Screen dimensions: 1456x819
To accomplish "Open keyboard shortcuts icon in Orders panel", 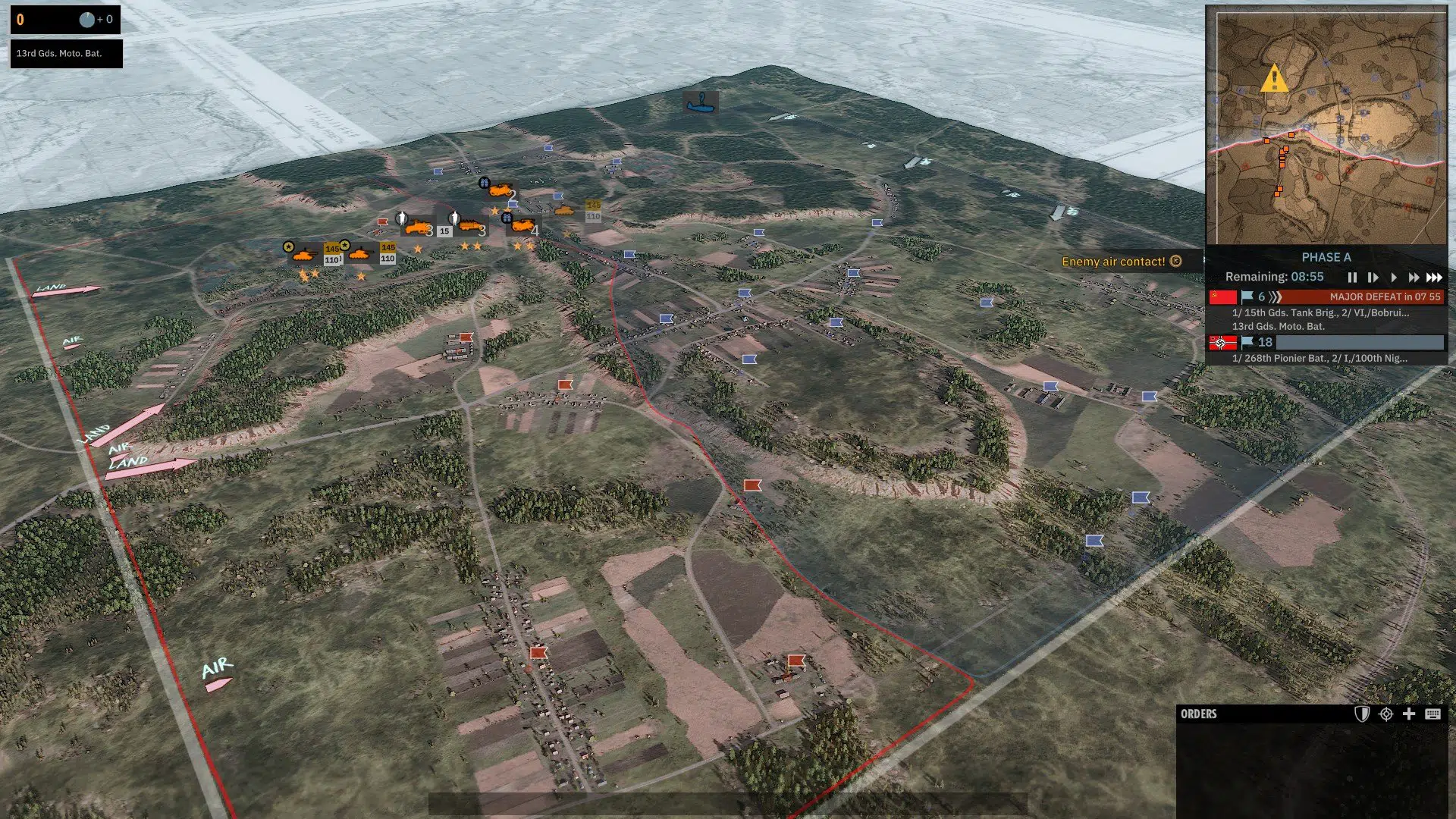I will tap(1432, 714).
